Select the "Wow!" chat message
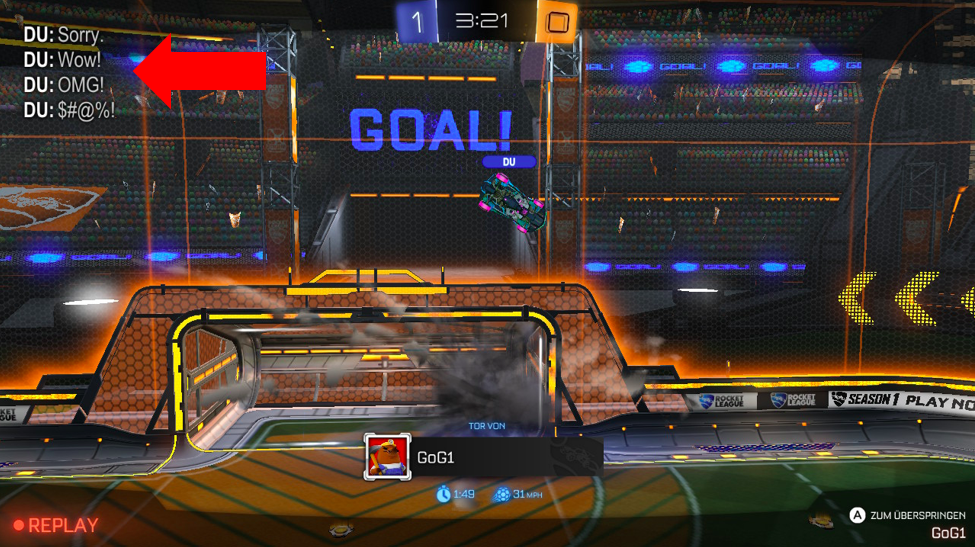This screenshot has height=547, width=975. click(62, 60)
